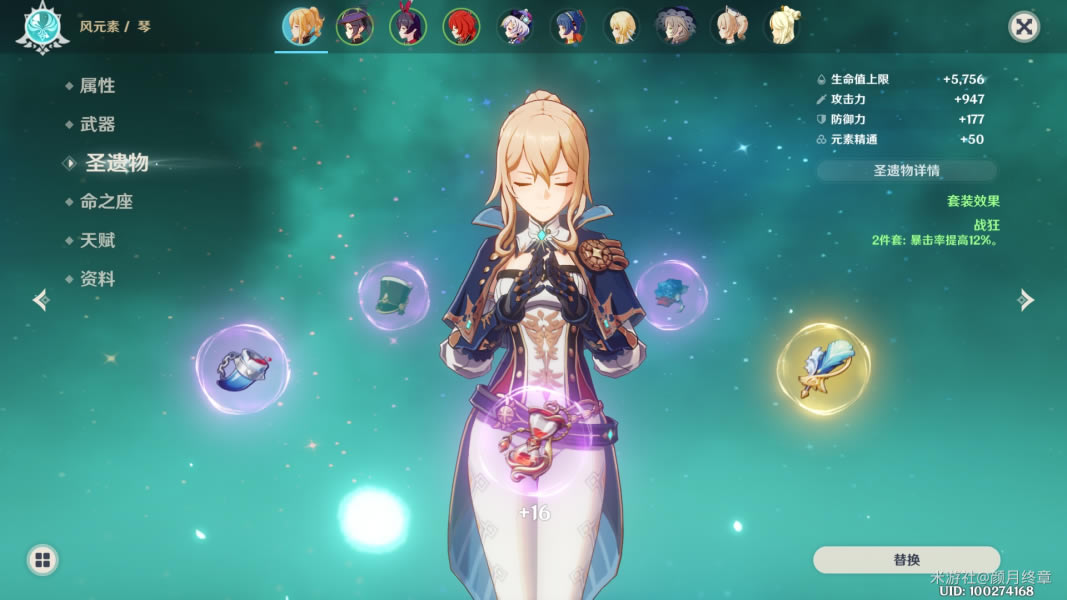
Task: Open the four-square grid menu icon
Action: pos(42,560)
